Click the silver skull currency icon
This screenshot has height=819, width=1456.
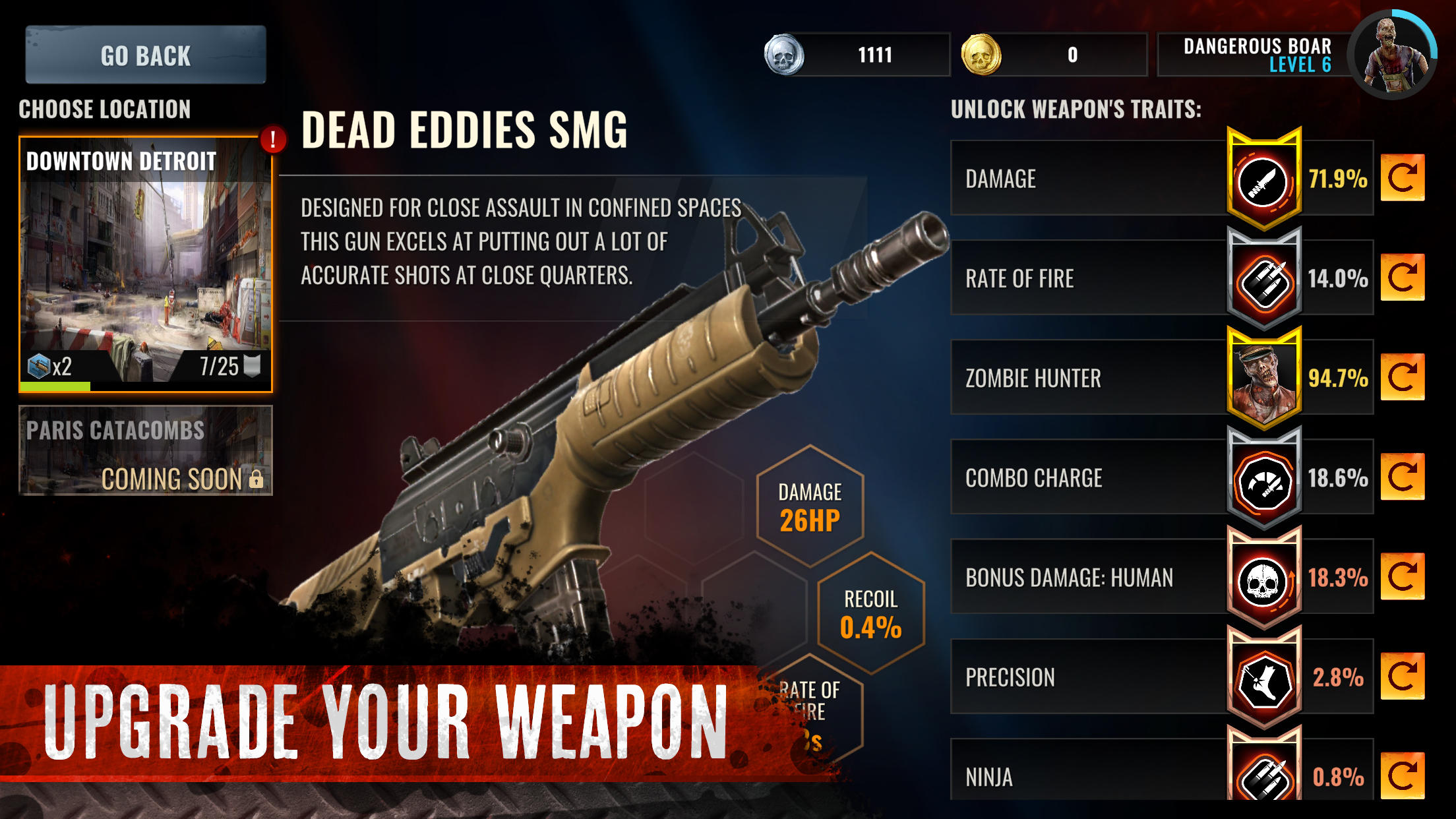pyautogui.click(x=785, y=55)
